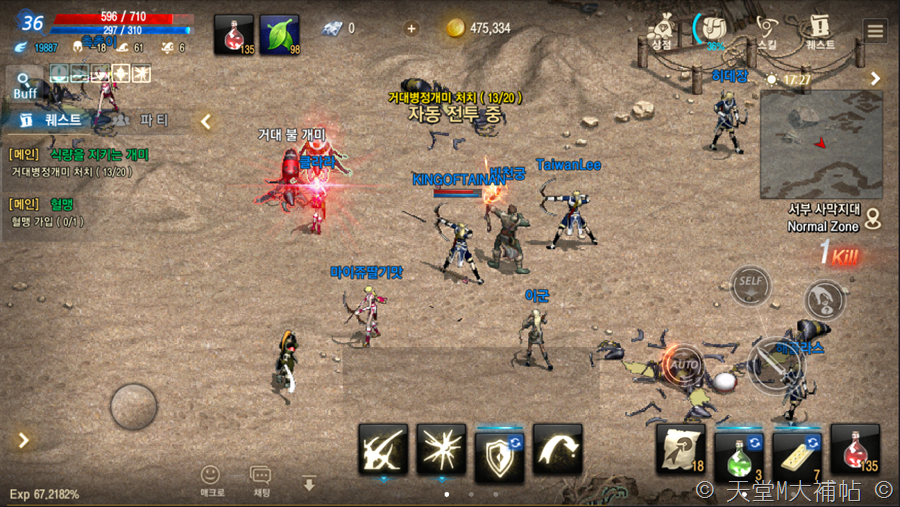900x507 pixels.
Task: Open the macro (매크로) smiley button
Action: [210, 480]
